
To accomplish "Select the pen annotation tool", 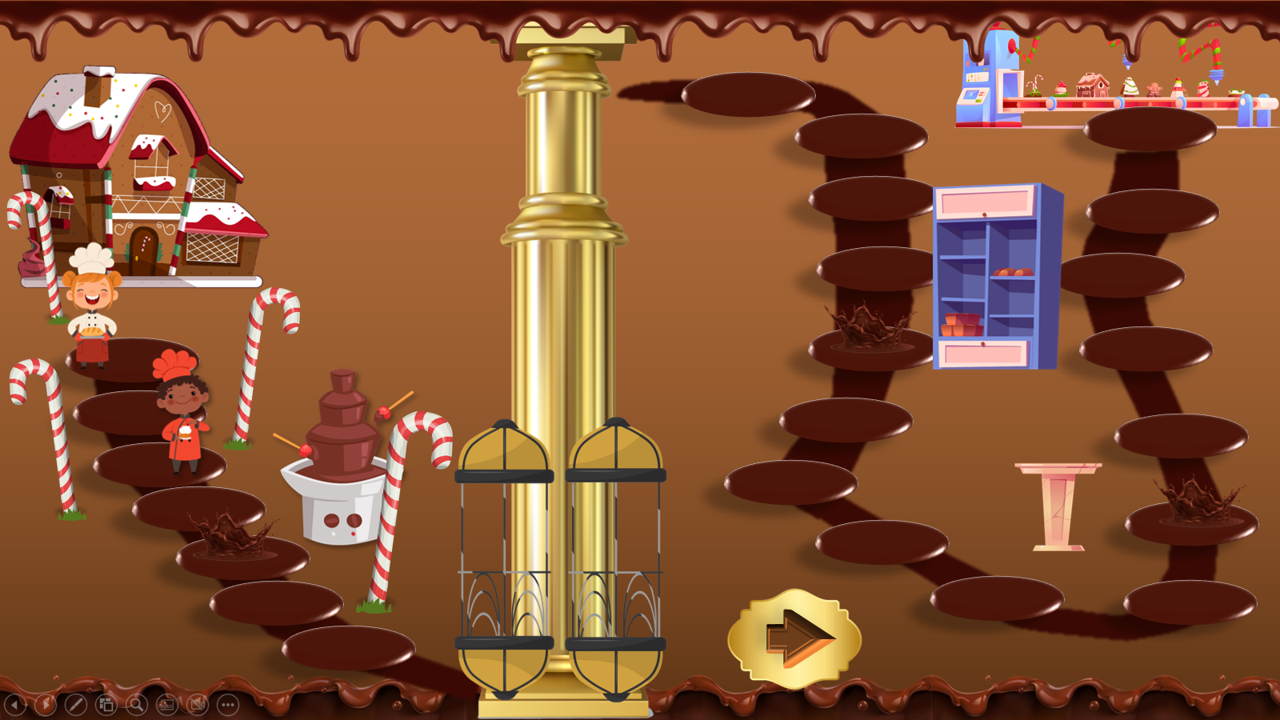I will click(74, 705).
